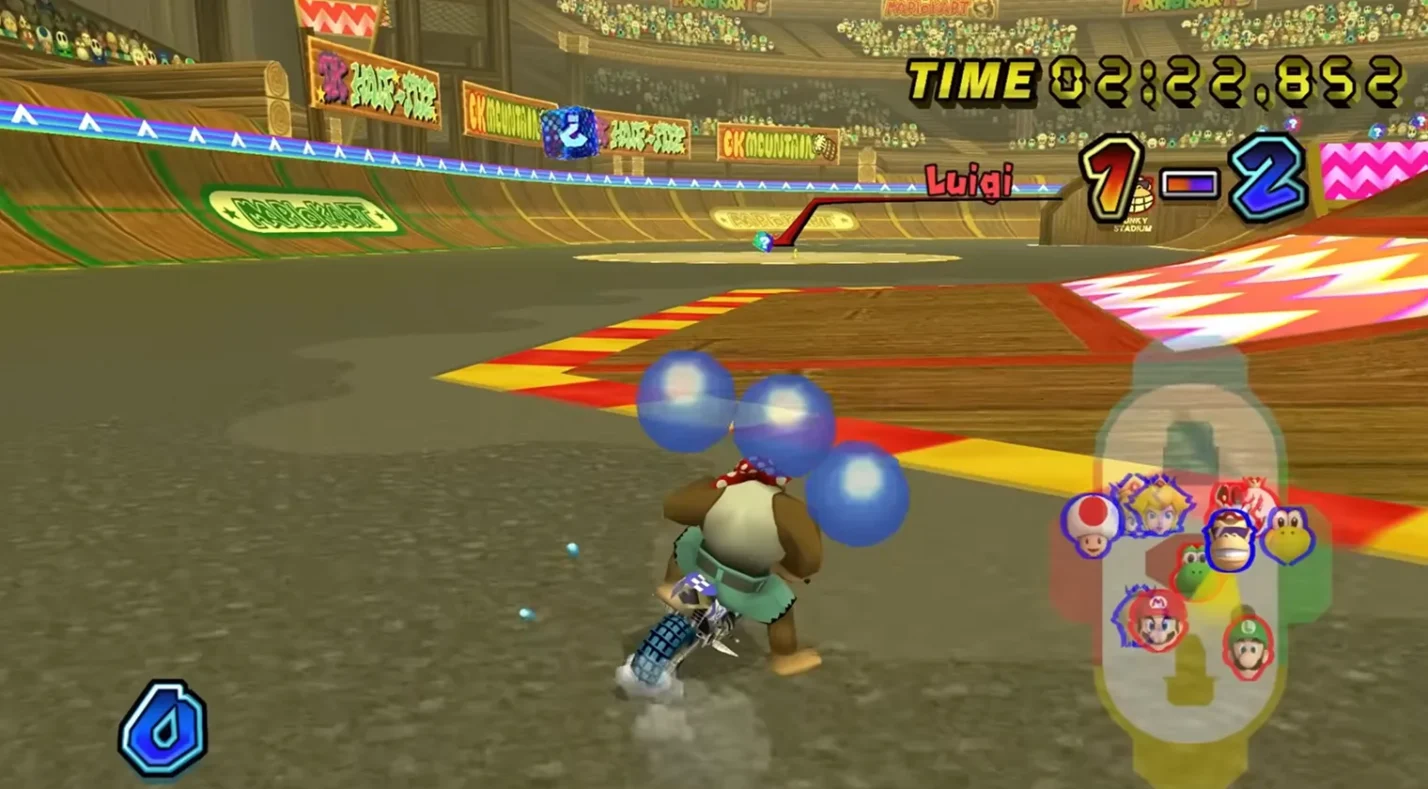
Task: Click Toad's head marker on the minimap
Action: click(1091, 524)
